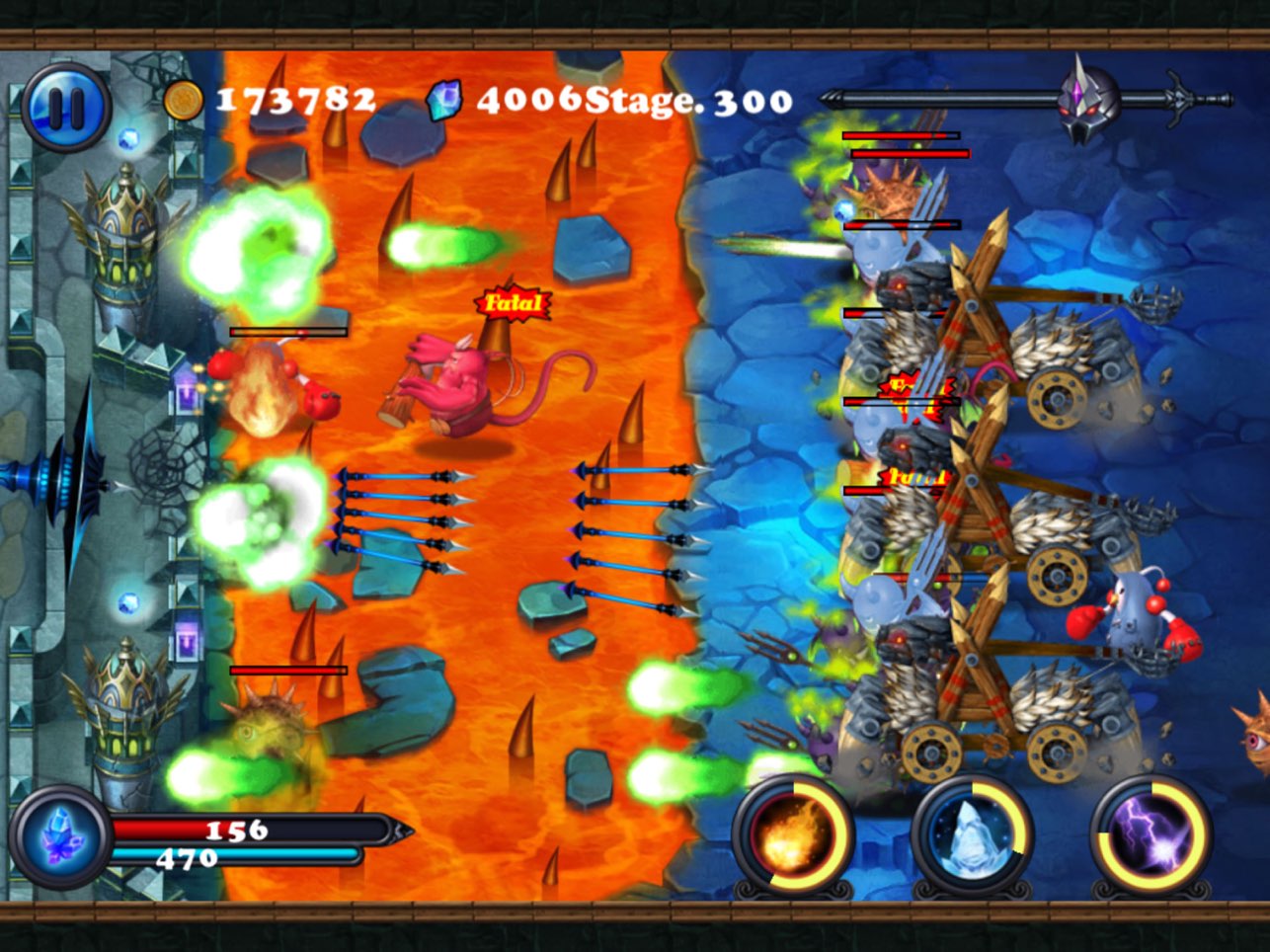
Task: Unleash the purple lightning spell
Action: coord(1151,835)
